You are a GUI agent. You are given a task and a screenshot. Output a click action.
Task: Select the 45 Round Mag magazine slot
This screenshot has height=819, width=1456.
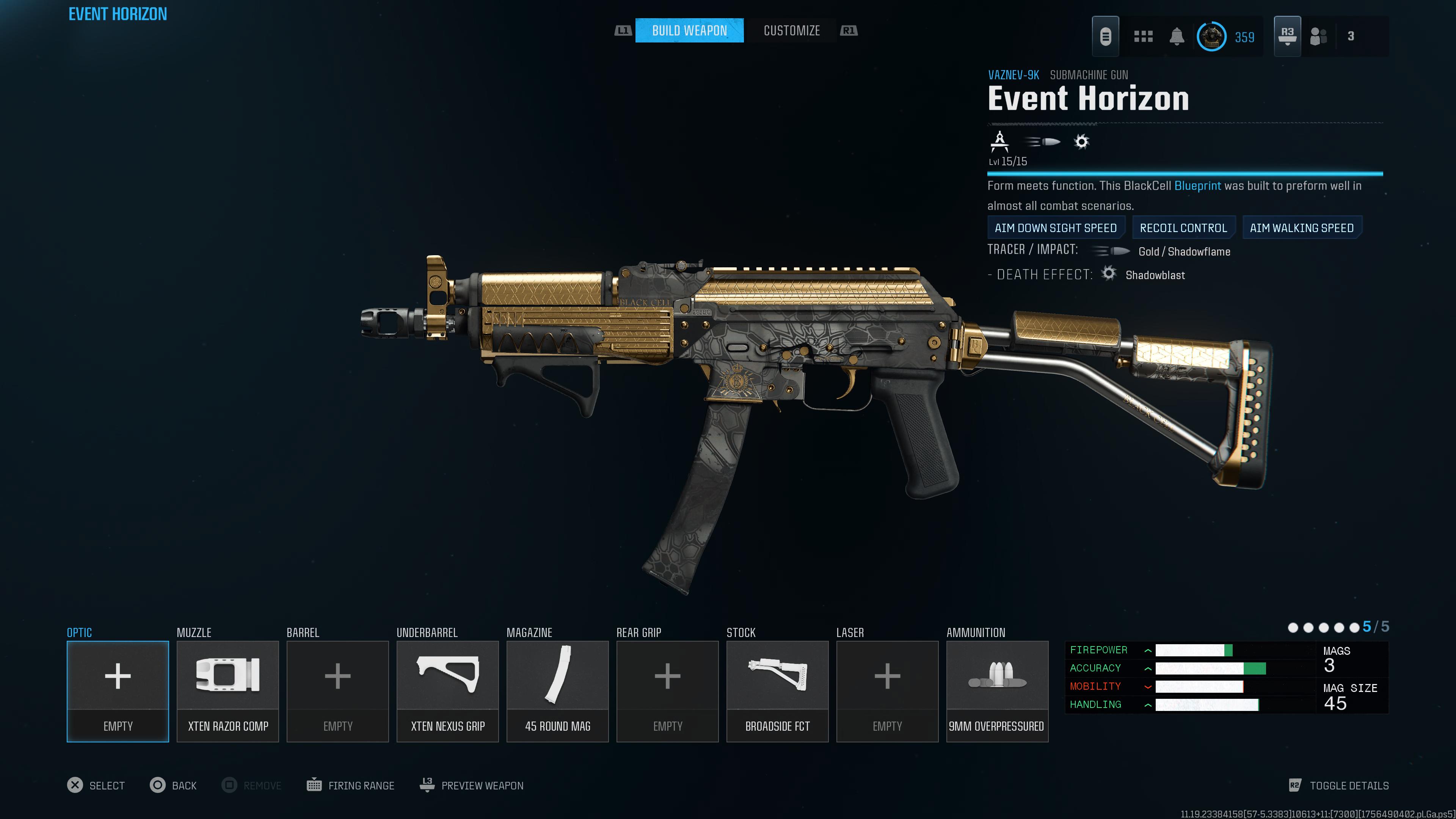[x=557, y=691]
